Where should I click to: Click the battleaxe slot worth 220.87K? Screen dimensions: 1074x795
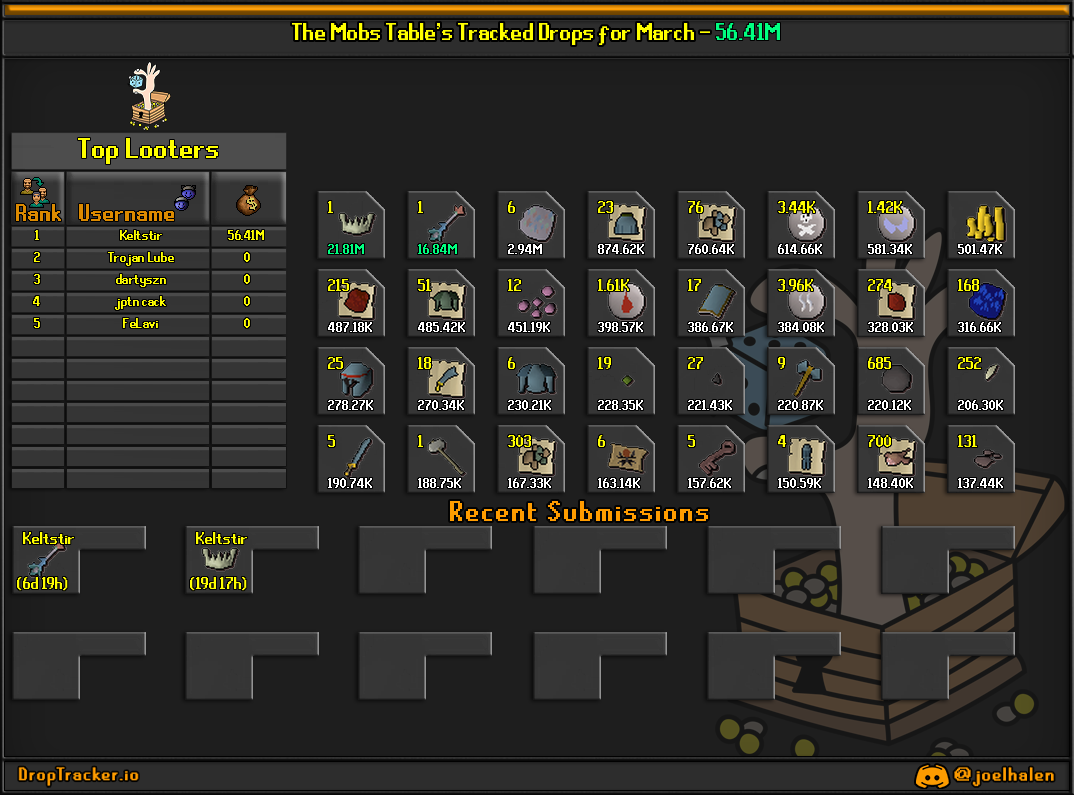(x=801, y=381)
